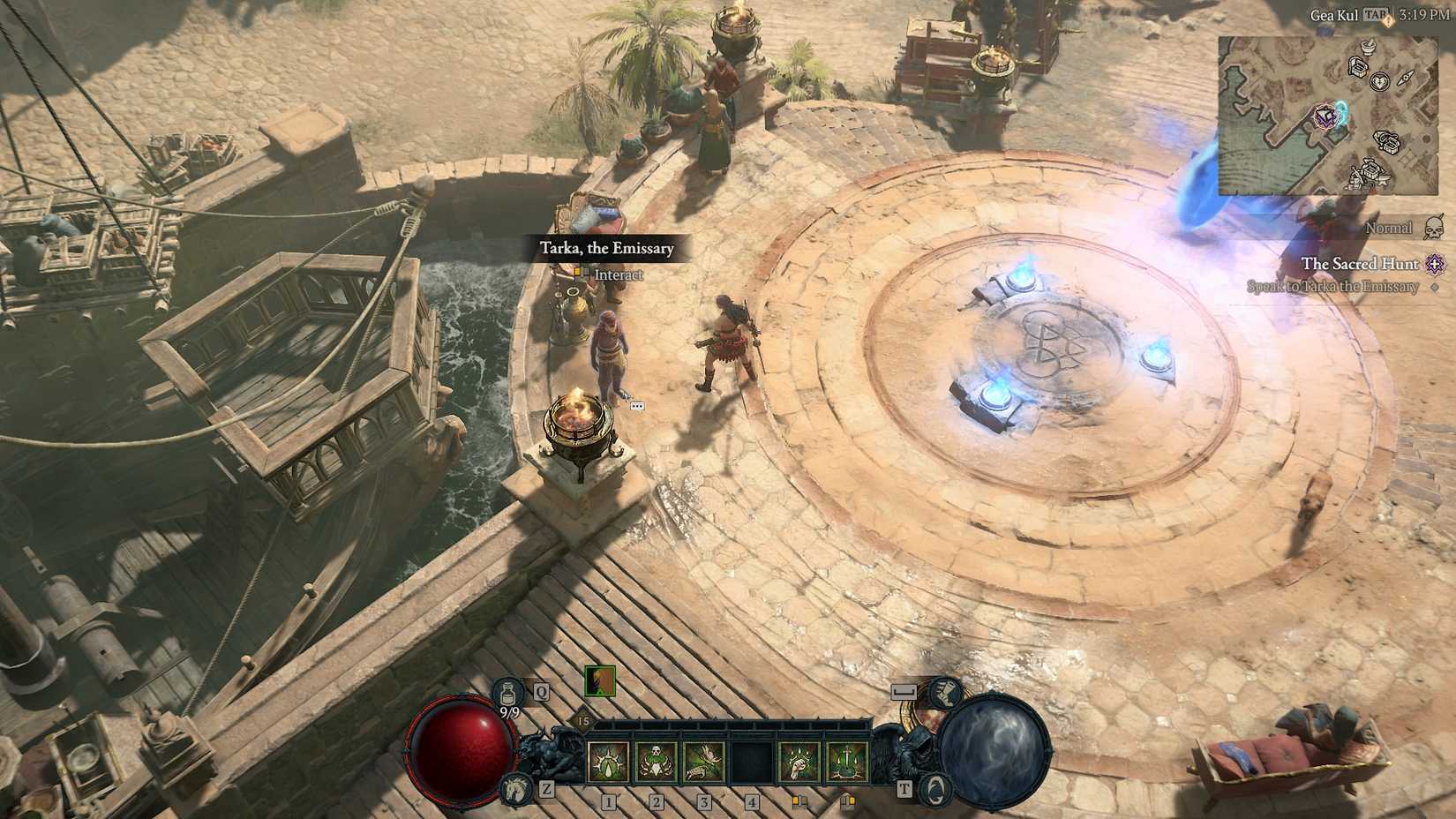Click the TAP indicator next to Gea Kul
Viewport: 1456px width, 819px height.
[1377, 14]
